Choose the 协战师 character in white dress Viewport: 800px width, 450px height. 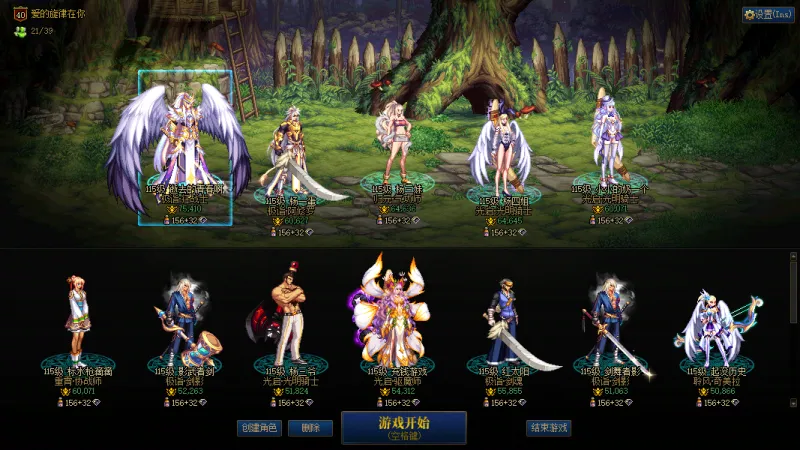77,320
